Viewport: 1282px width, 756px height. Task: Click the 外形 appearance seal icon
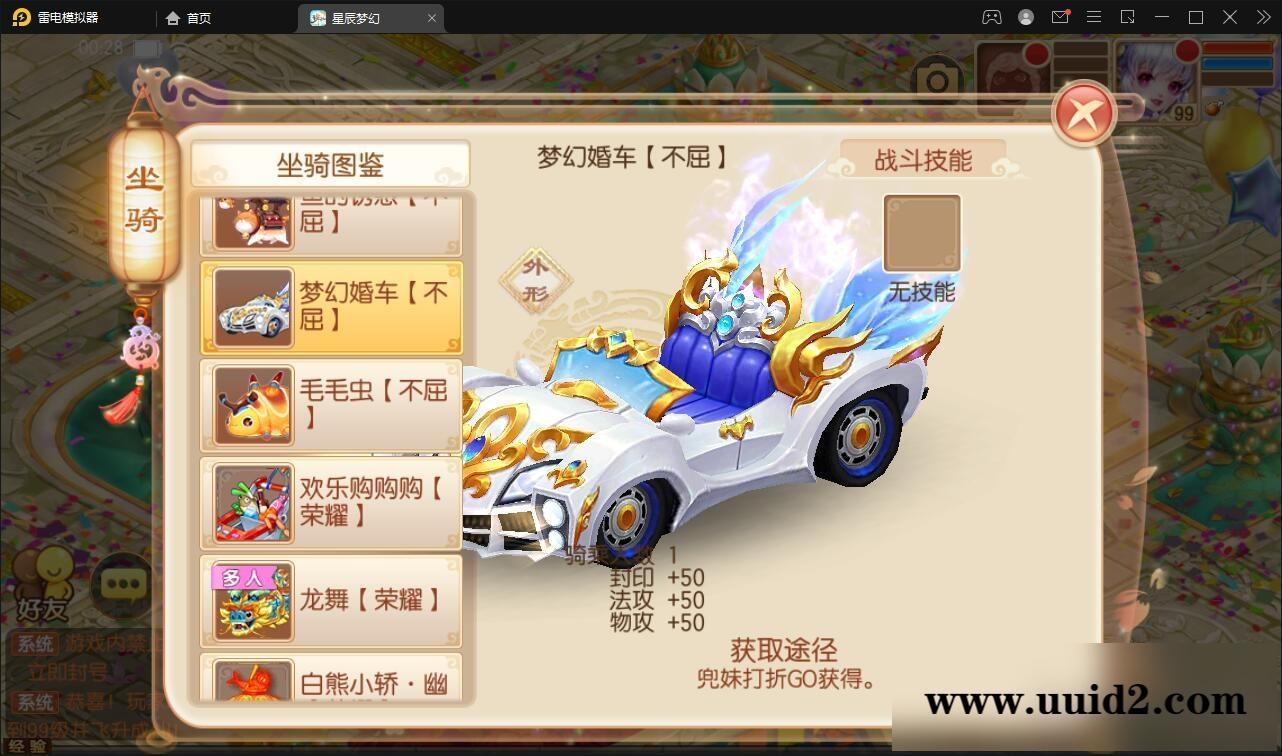point(536,280)
